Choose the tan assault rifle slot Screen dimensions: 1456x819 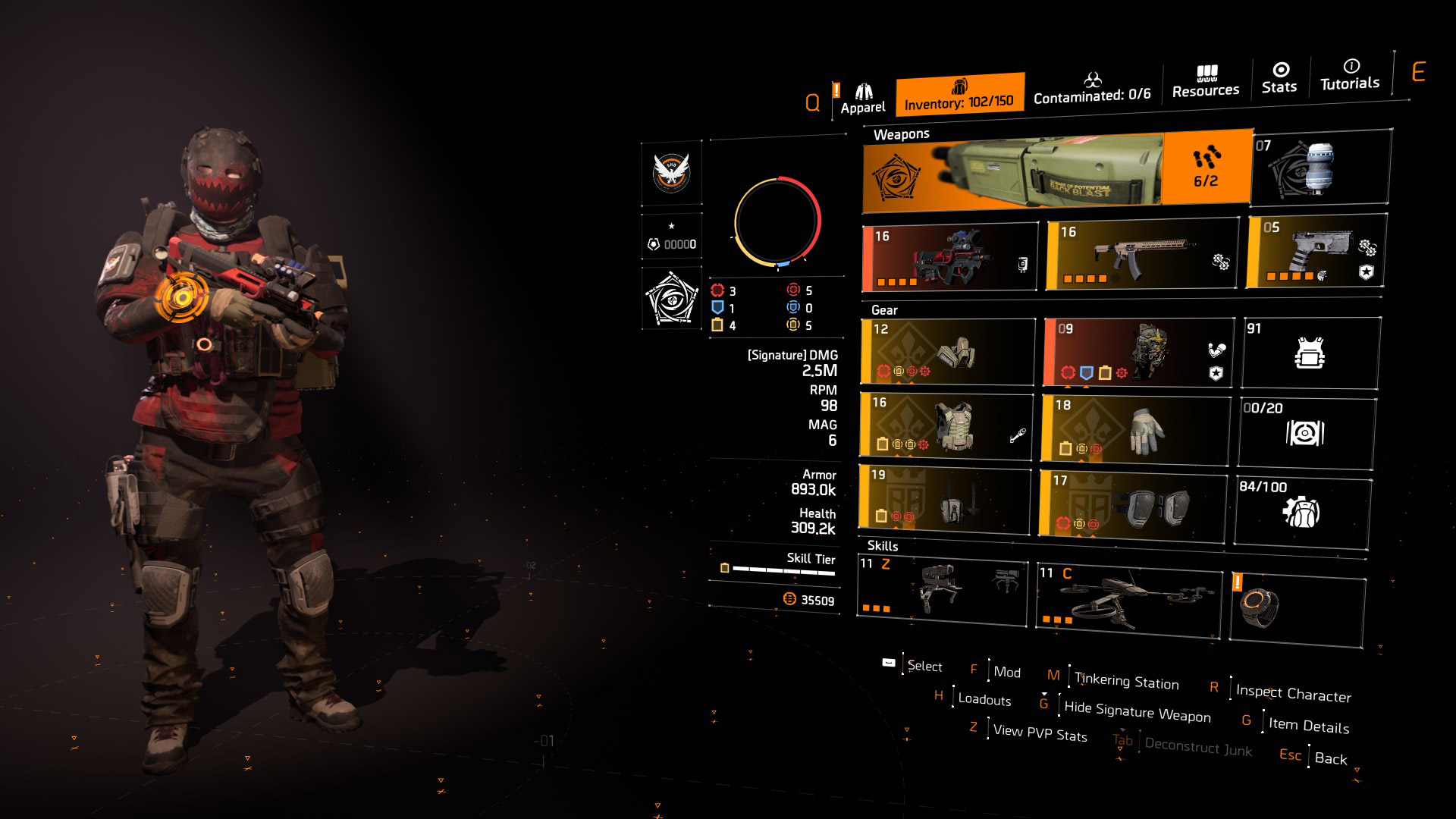(1141, 254)
